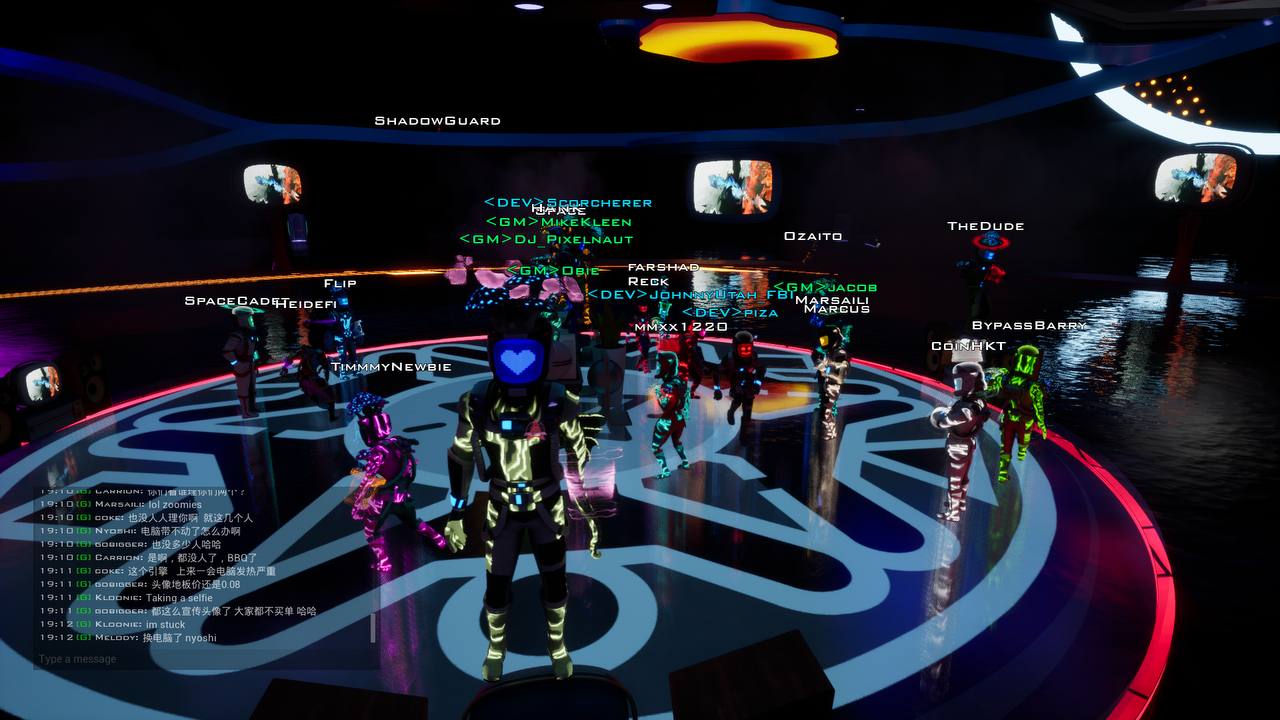The image size is (1280, 720).
Task: Click the TheDude player nametag
Action: [985, 225]
